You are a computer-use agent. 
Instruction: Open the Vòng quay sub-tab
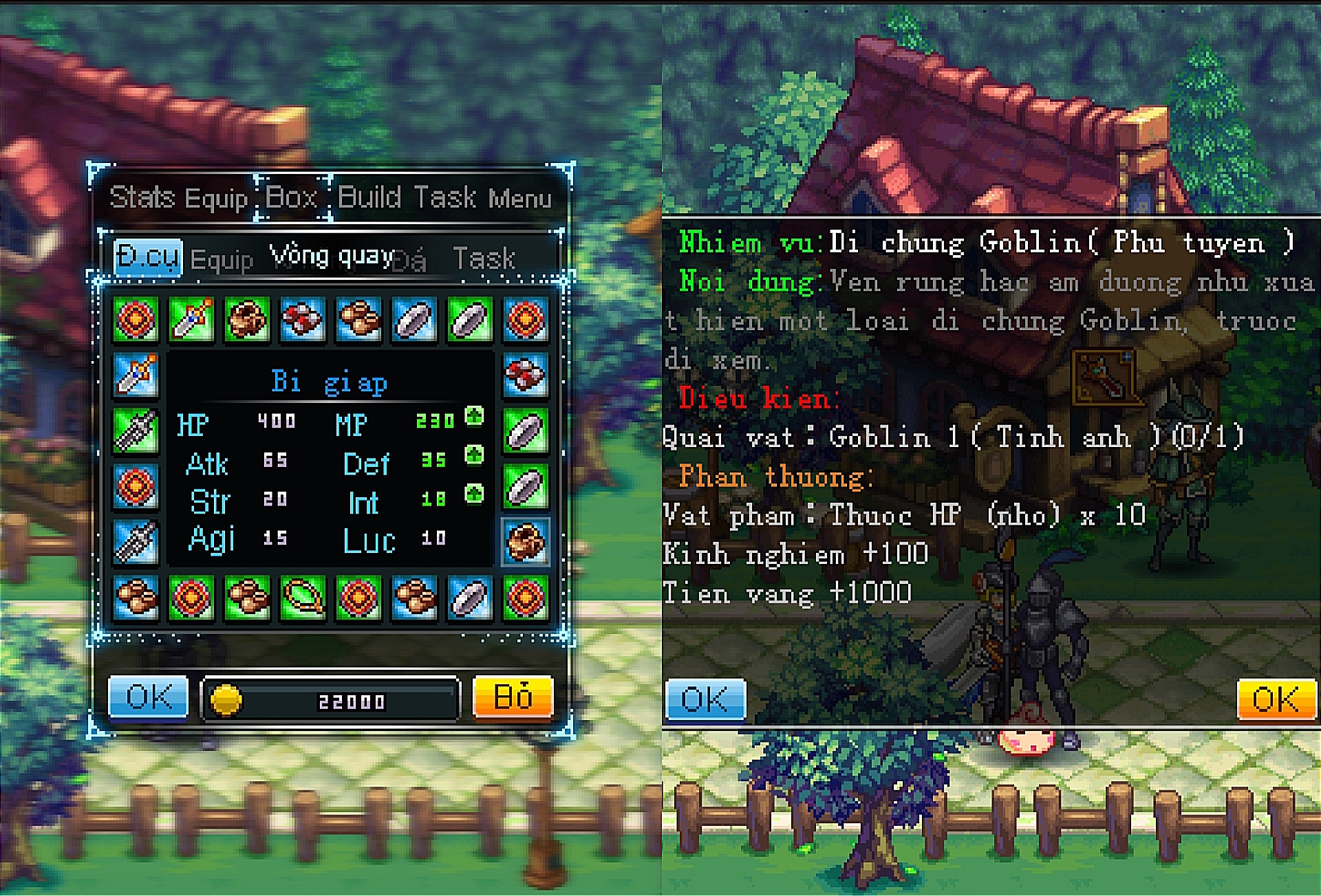[332, 256]
